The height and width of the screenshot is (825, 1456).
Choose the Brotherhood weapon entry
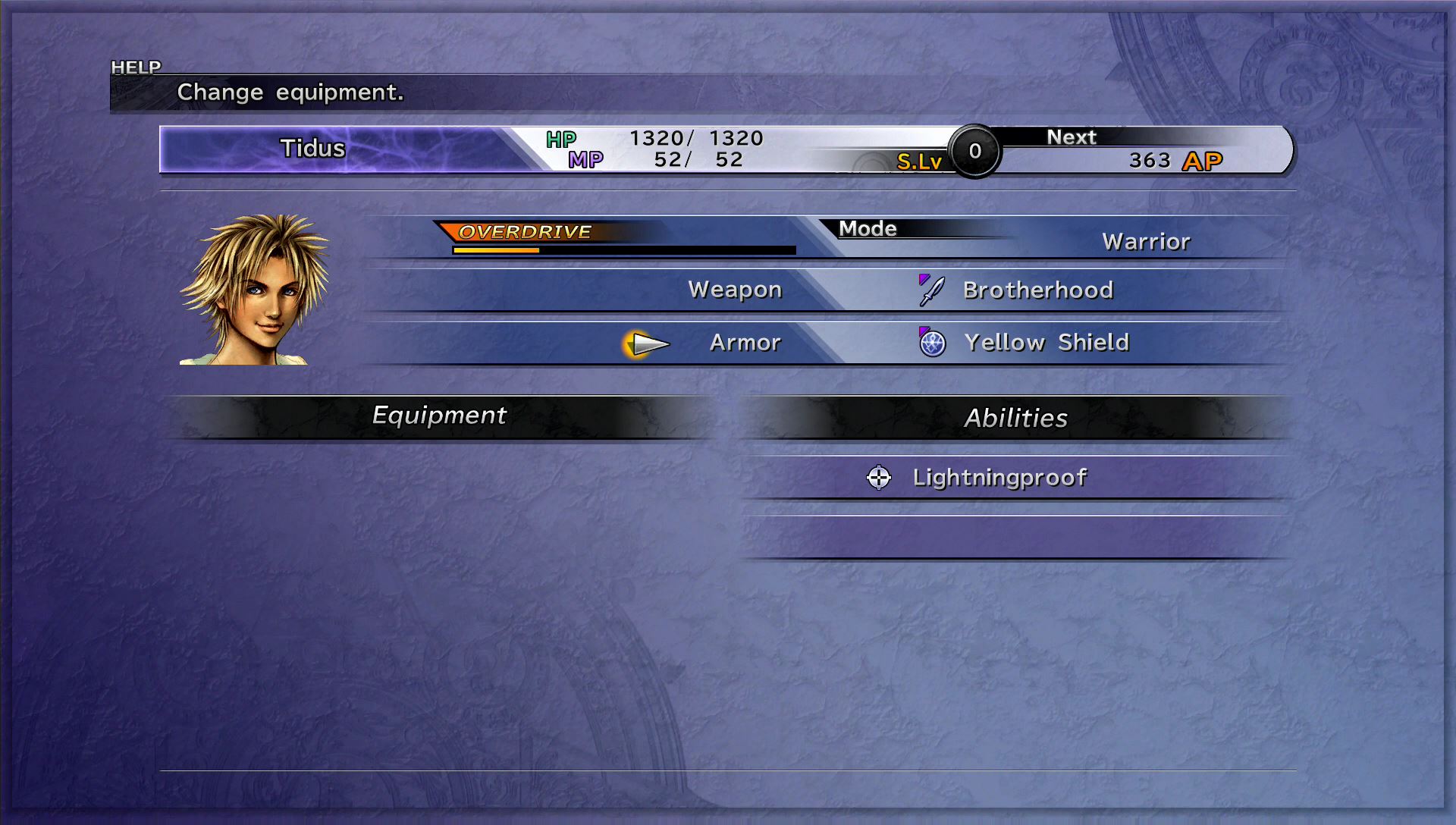pos(1037,290)
